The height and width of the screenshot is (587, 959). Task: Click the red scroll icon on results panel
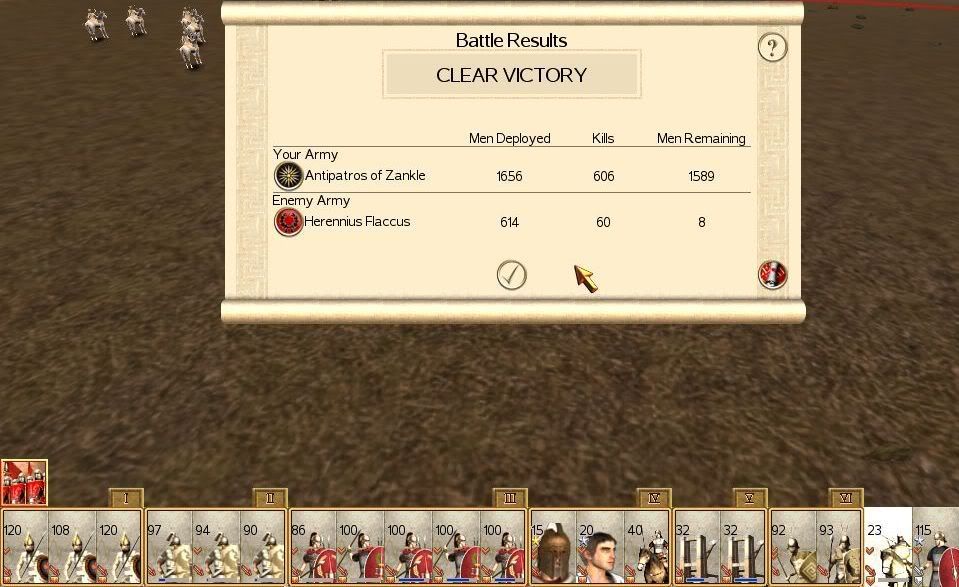point(772,275)
